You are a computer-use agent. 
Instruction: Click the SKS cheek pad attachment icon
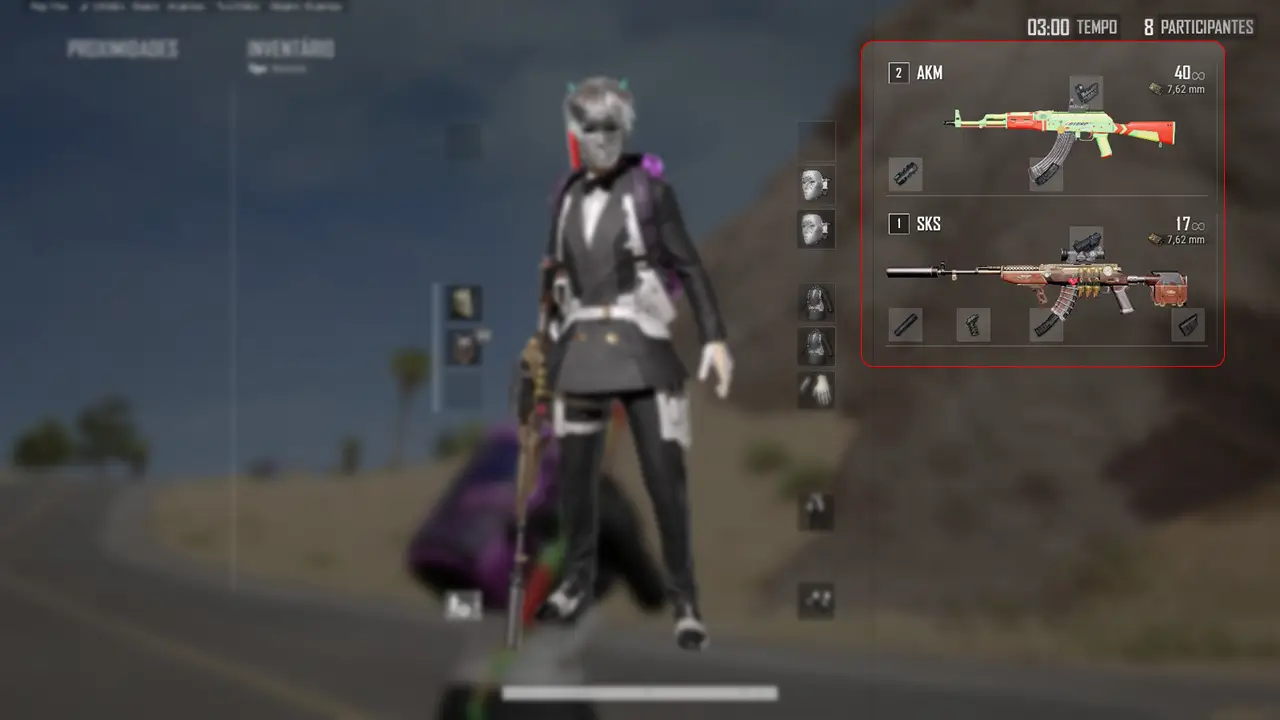[x=1186, y=325]
